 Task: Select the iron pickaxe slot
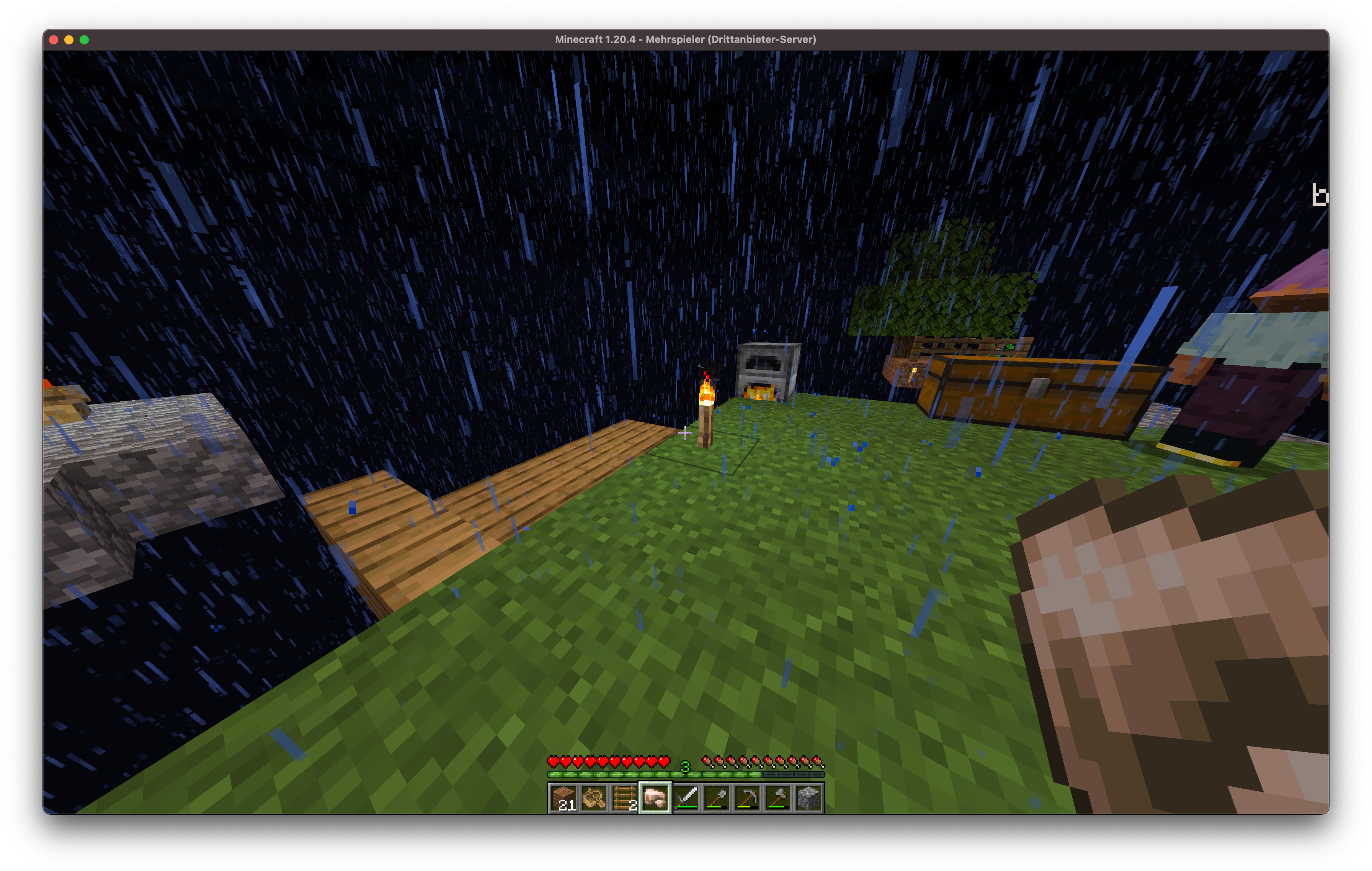pyautogui.click(x=748, y=798)
